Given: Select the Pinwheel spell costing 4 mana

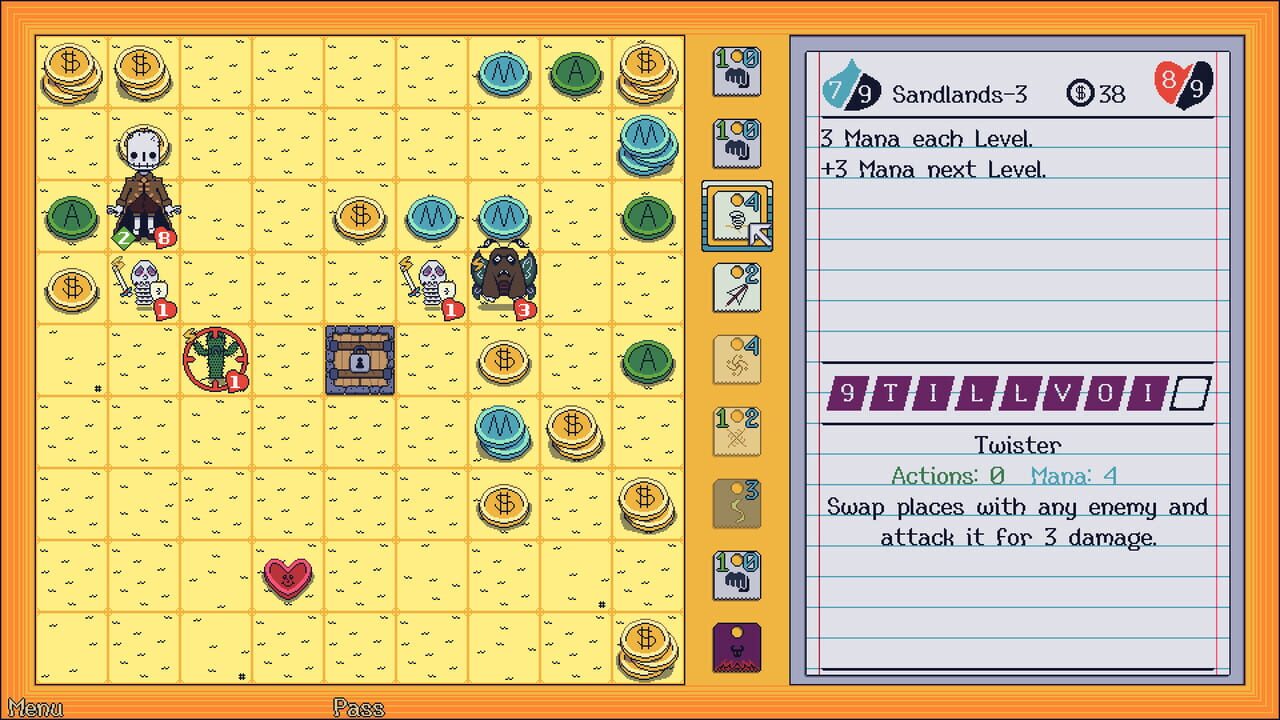Looking at the screenshot, I should pos(737,360).
